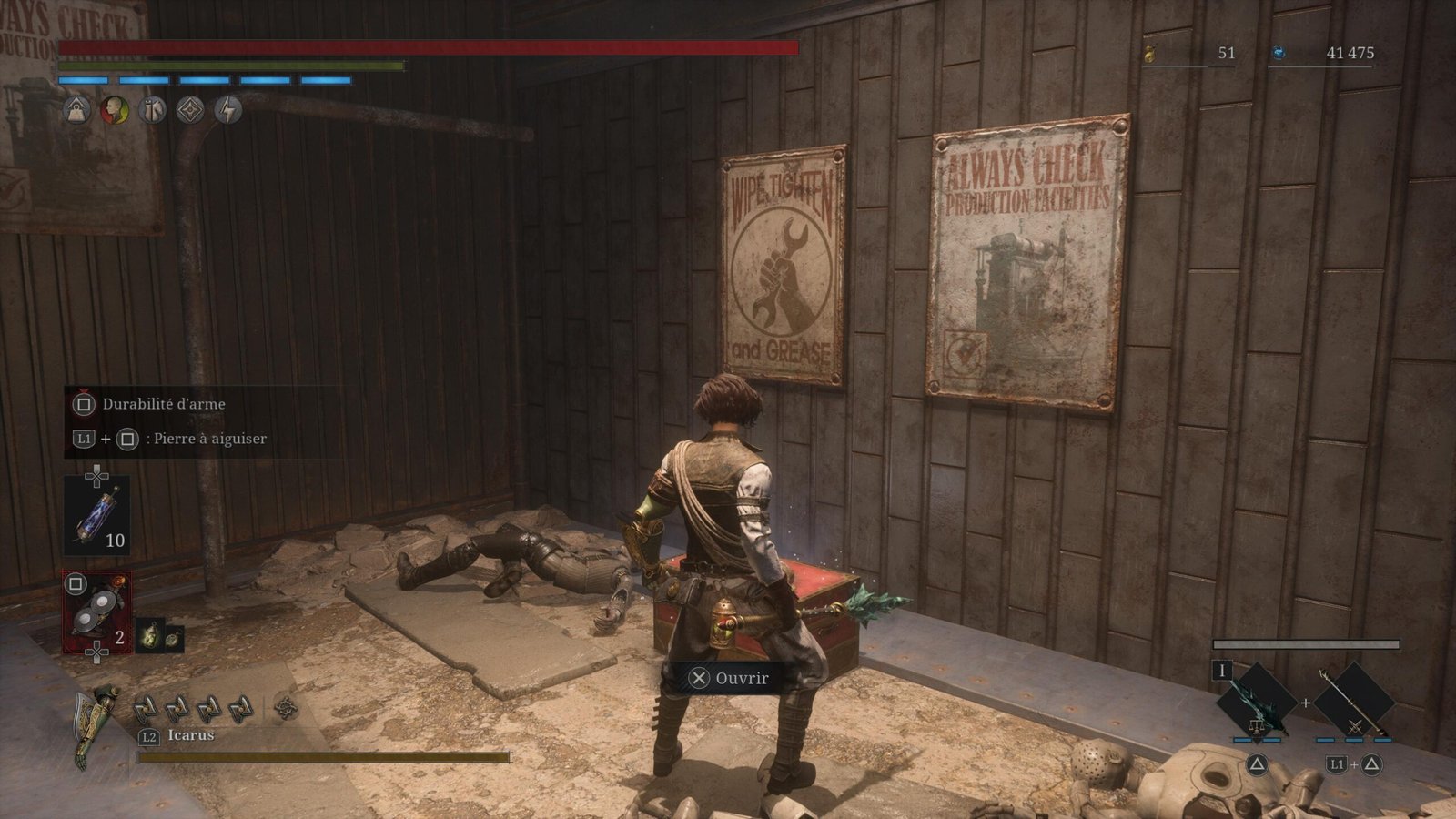Click the bald head profile status icon
Screen dimensions: 1456x819
tap(115, 111)
